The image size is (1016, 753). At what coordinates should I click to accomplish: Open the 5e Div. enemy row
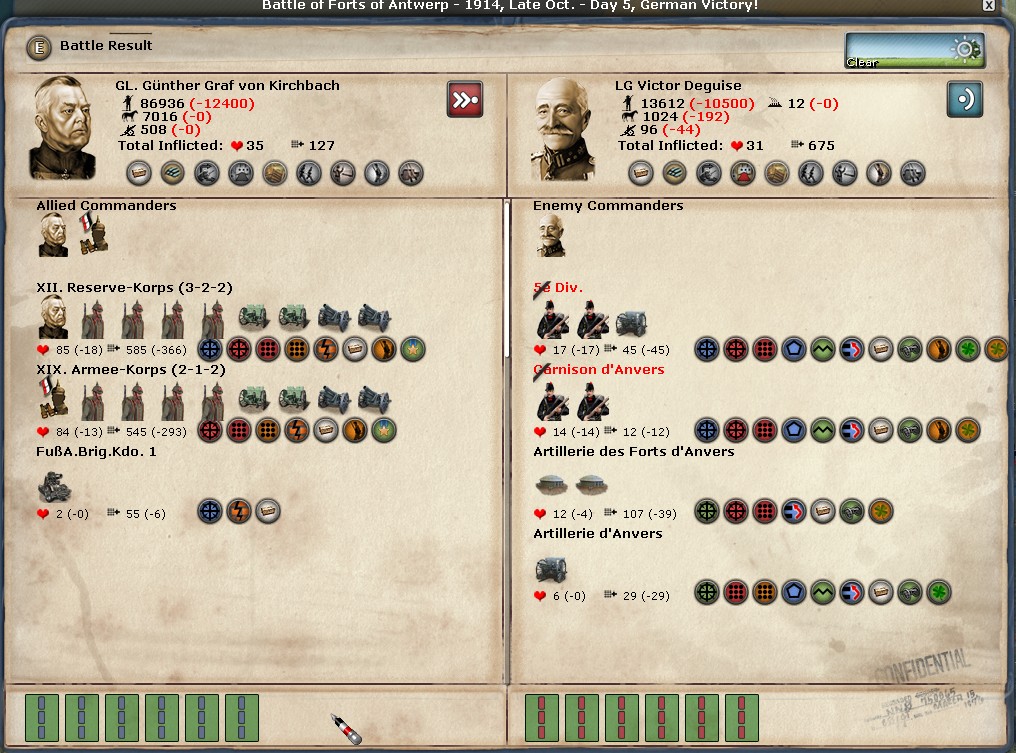(x=558, y=288)
